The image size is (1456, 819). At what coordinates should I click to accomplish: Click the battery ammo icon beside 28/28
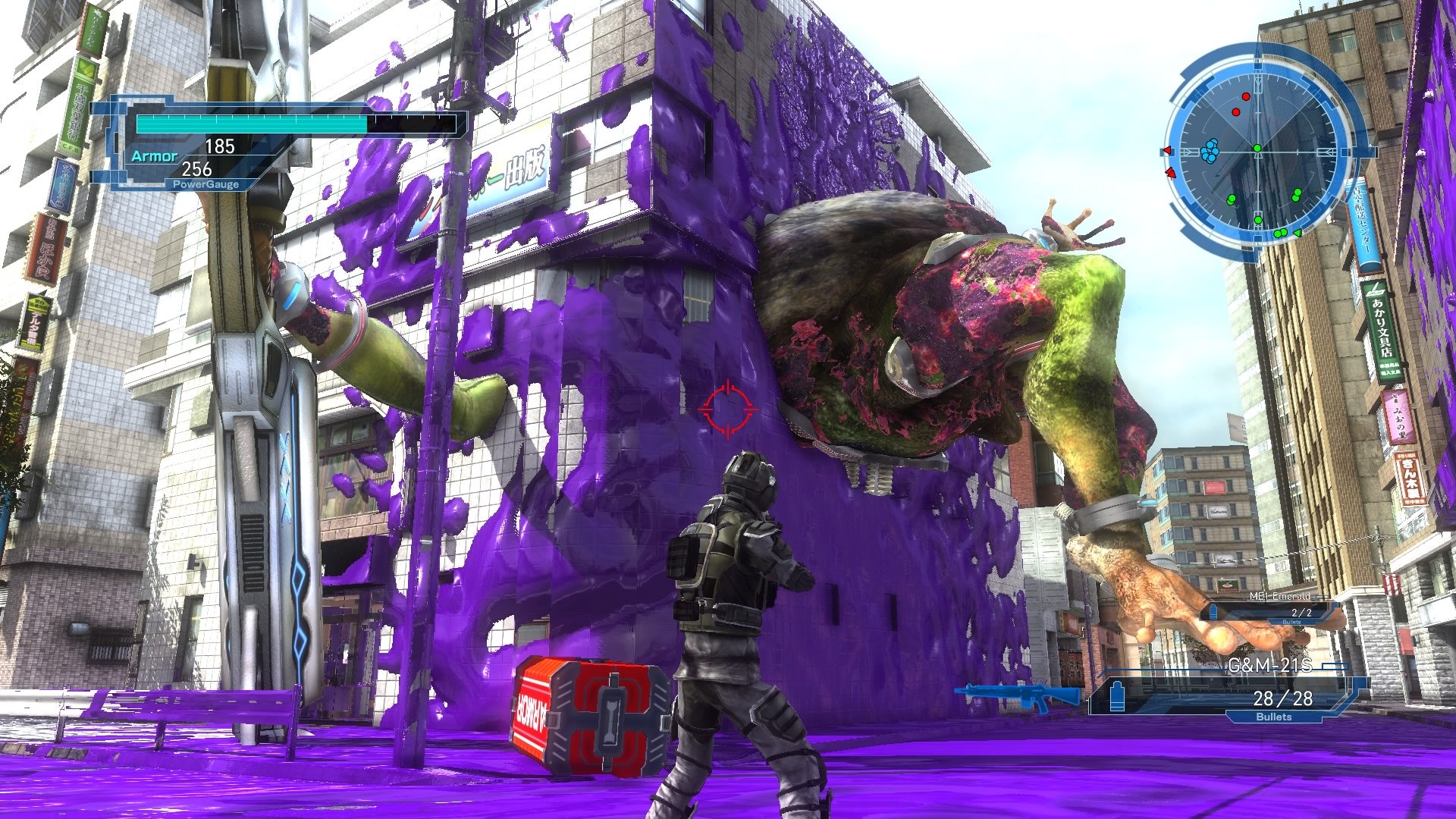(1117, 696)
